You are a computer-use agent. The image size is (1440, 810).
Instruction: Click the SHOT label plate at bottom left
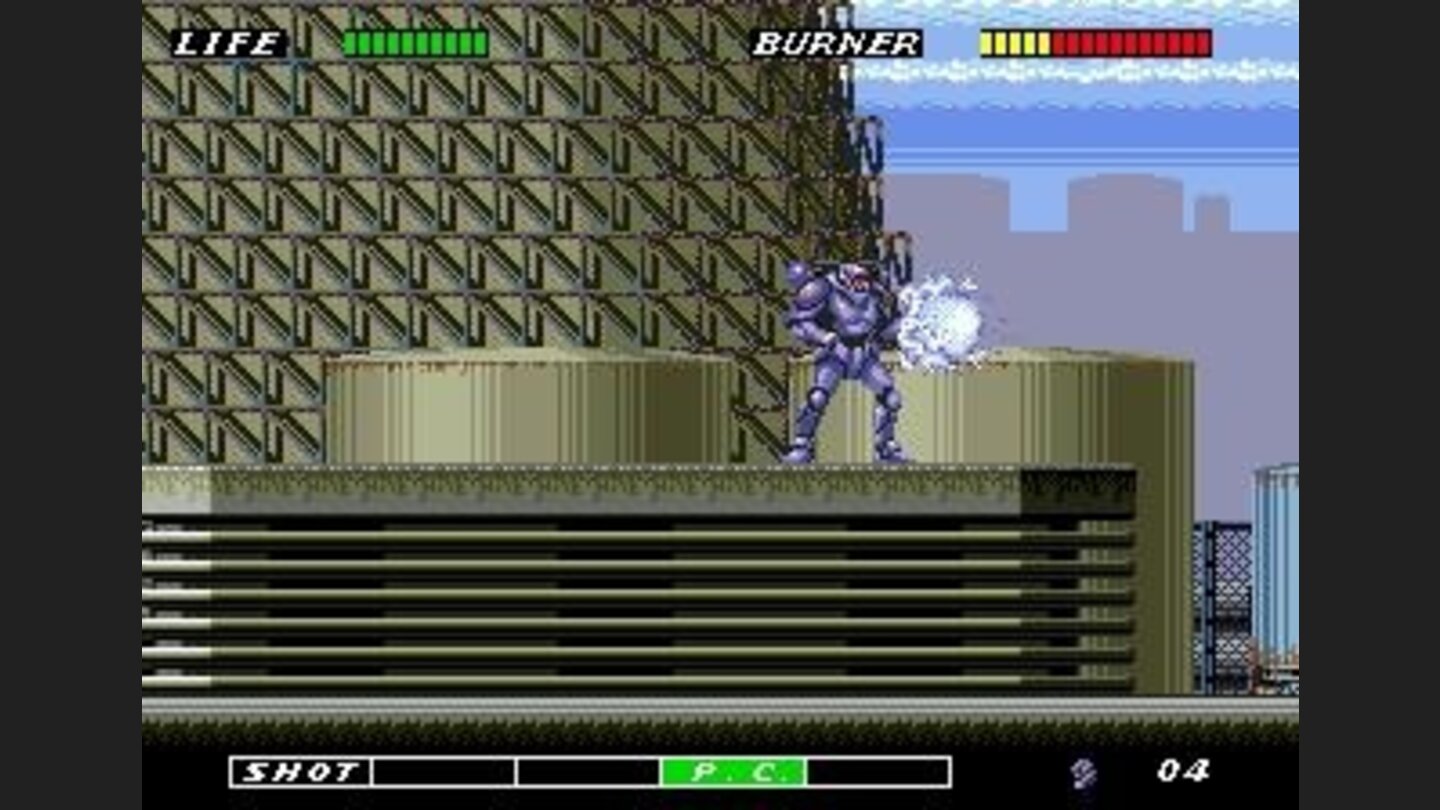tap(300, 770)
